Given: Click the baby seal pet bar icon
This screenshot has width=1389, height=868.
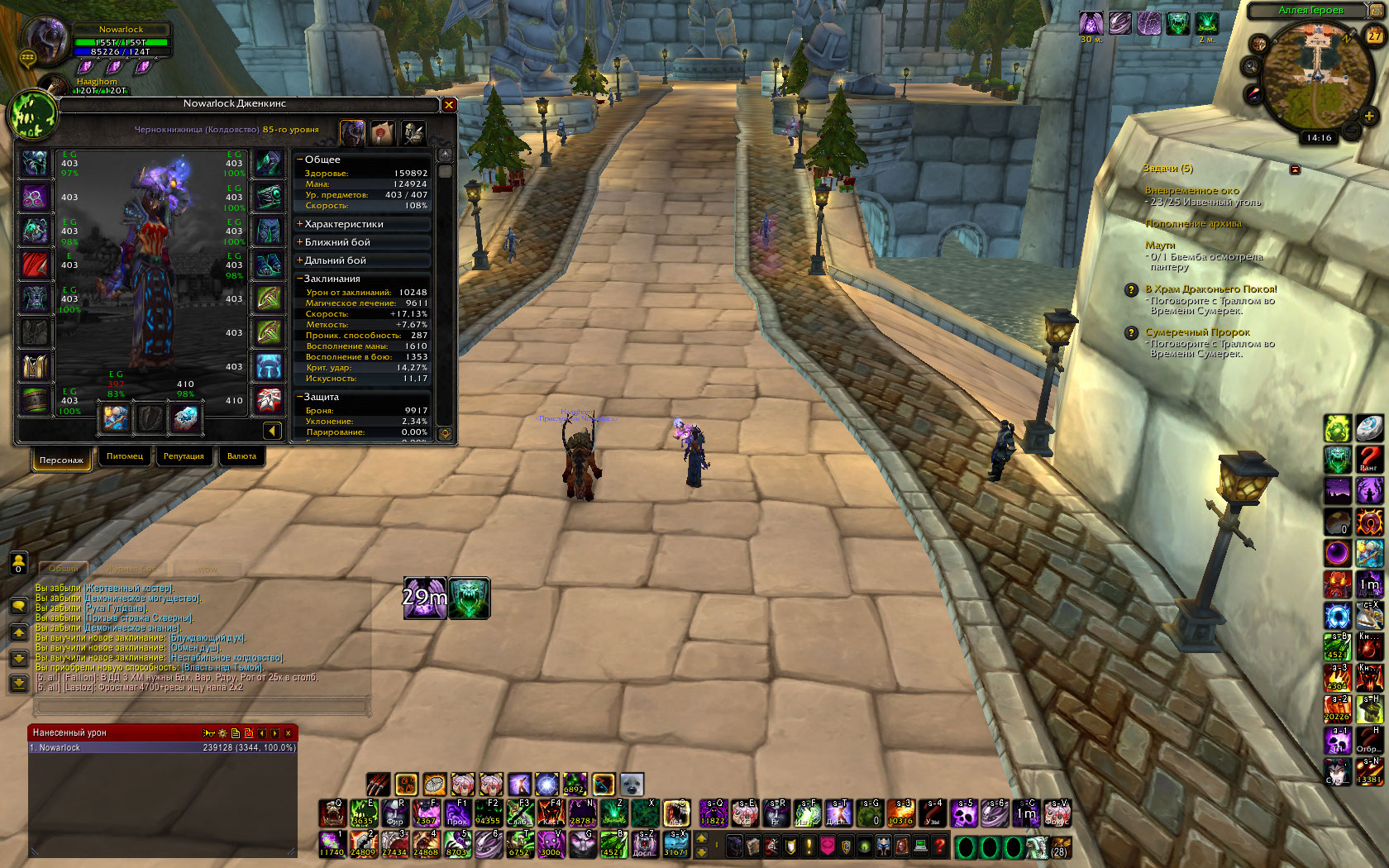Looking at the screenshot, I should [632, 784].
